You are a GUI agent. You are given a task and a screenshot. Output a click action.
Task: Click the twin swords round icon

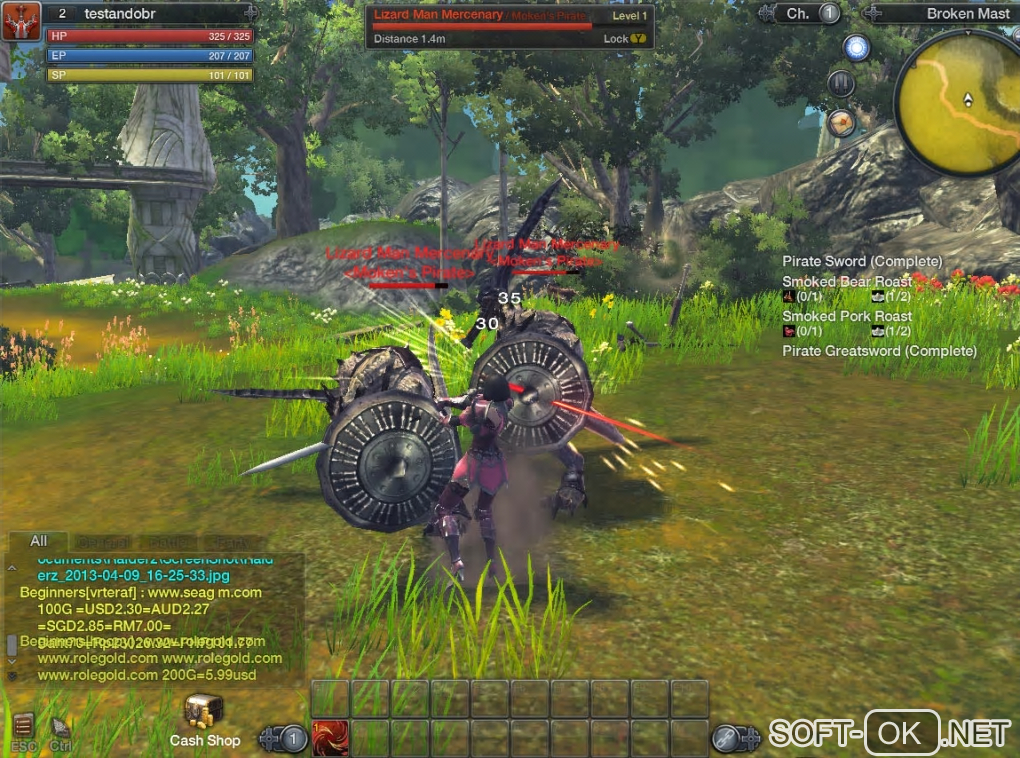(841, 83)
